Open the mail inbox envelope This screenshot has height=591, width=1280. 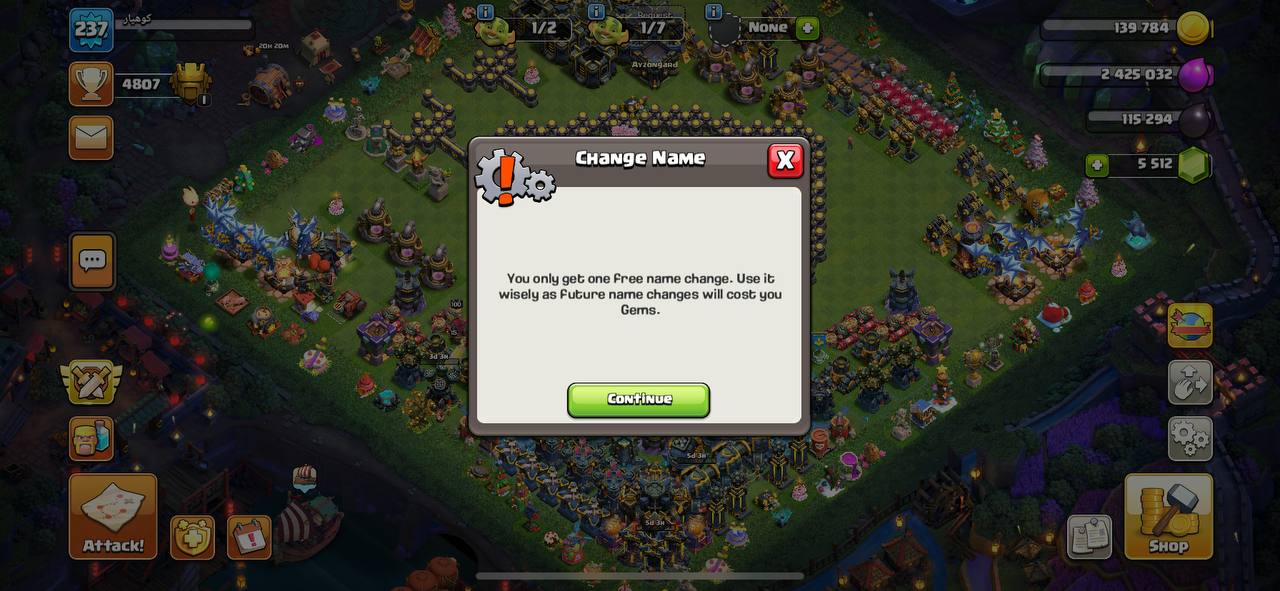pos(91,137)
